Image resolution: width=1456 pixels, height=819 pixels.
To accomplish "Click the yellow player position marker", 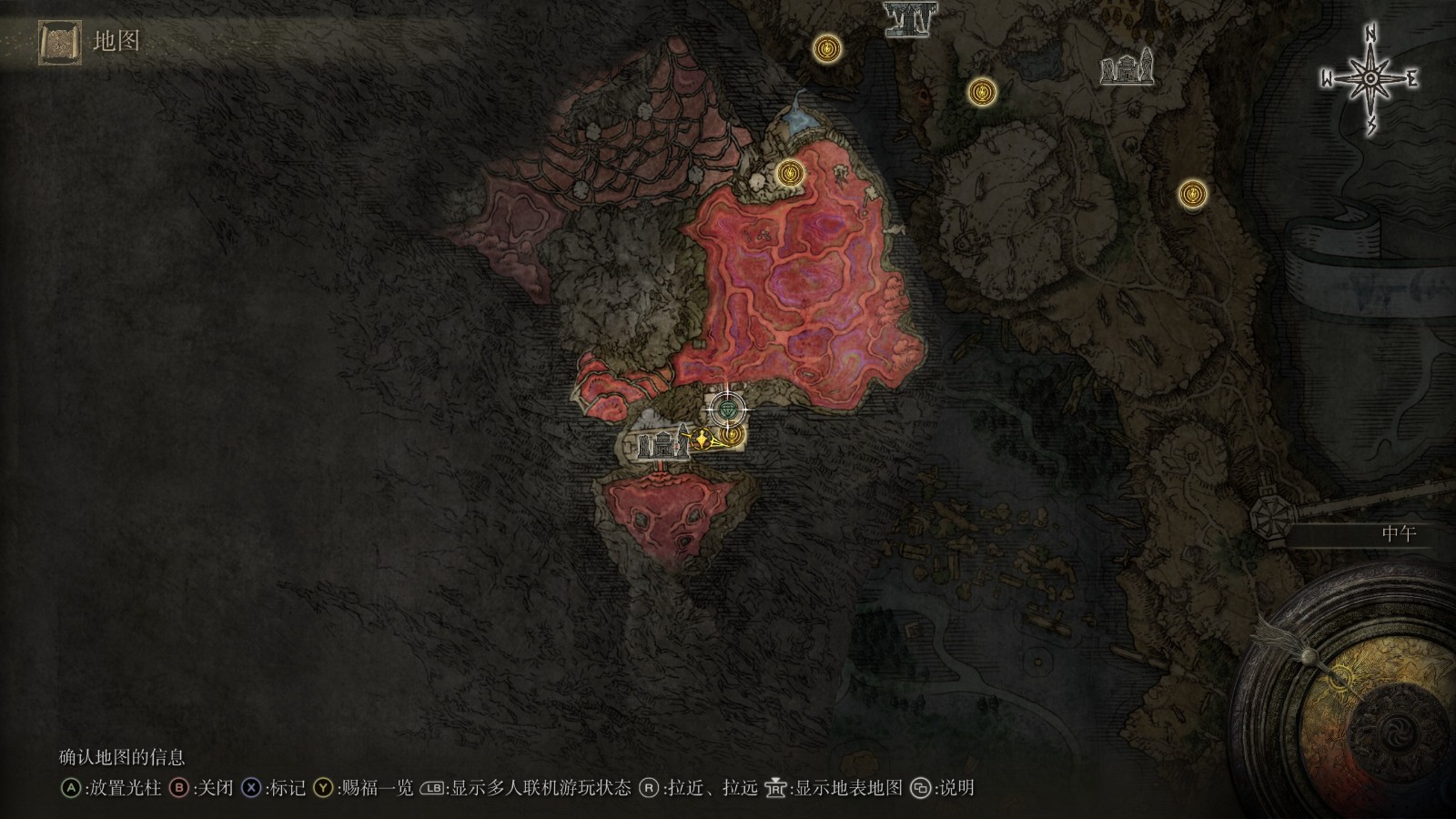I will pos(703,440).
